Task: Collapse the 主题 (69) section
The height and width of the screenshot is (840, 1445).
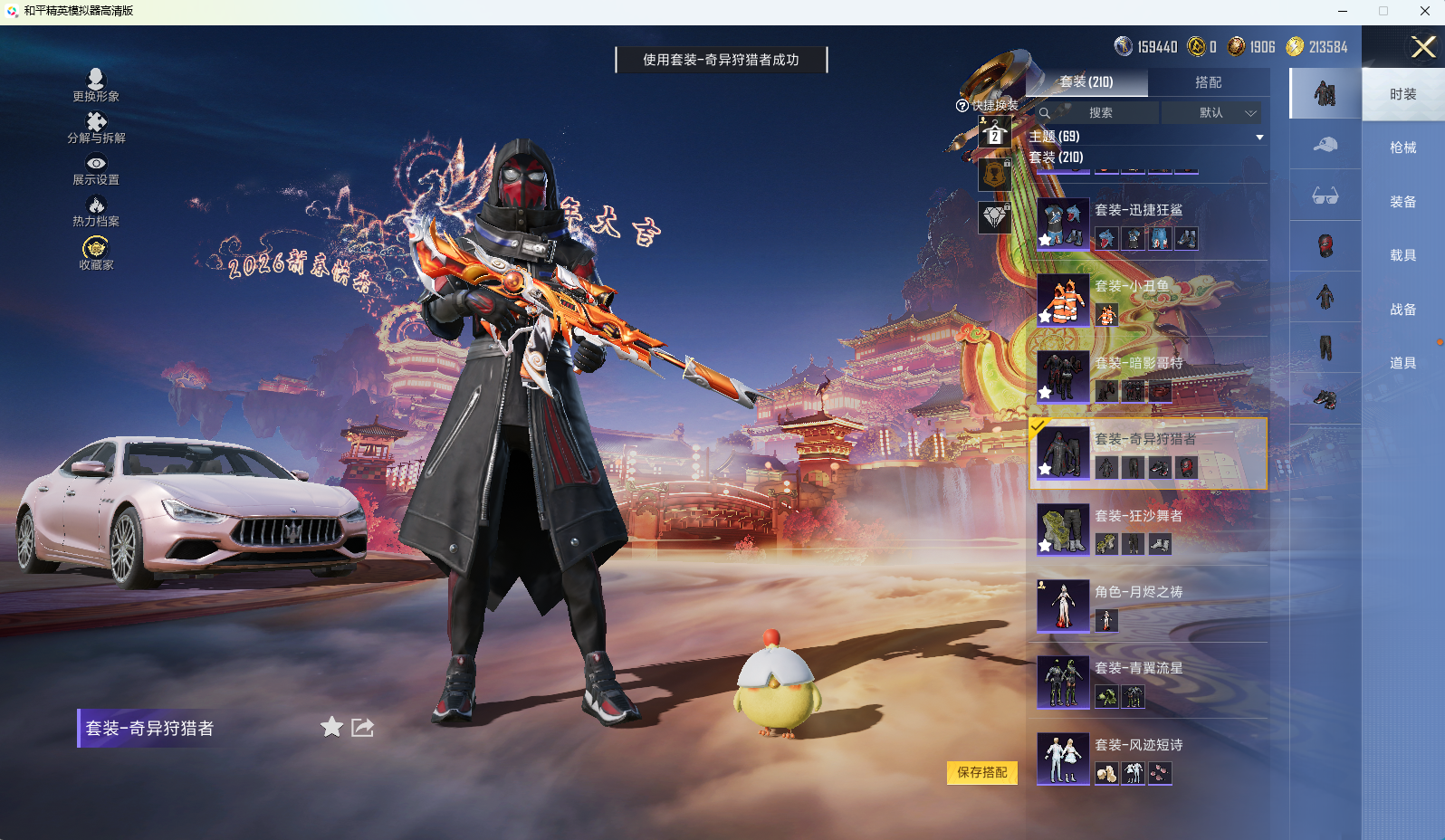Action: pos(1259,137)
